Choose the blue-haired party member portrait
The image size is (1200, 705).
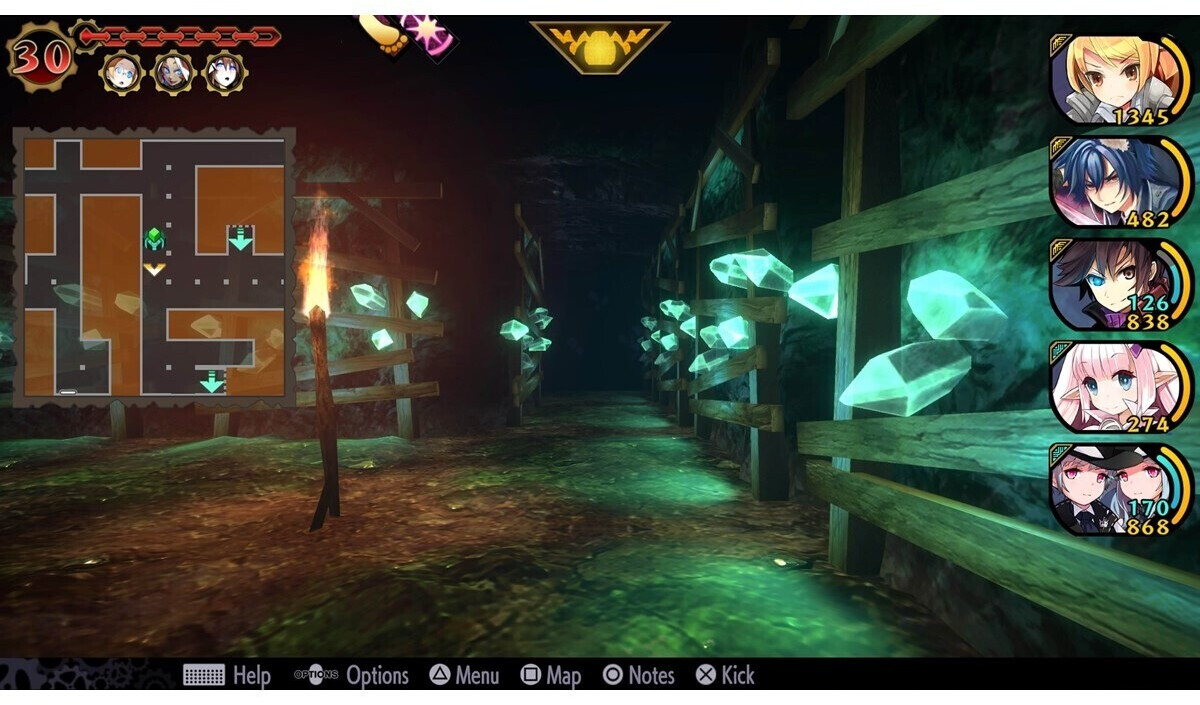(x=1119, y=183)
